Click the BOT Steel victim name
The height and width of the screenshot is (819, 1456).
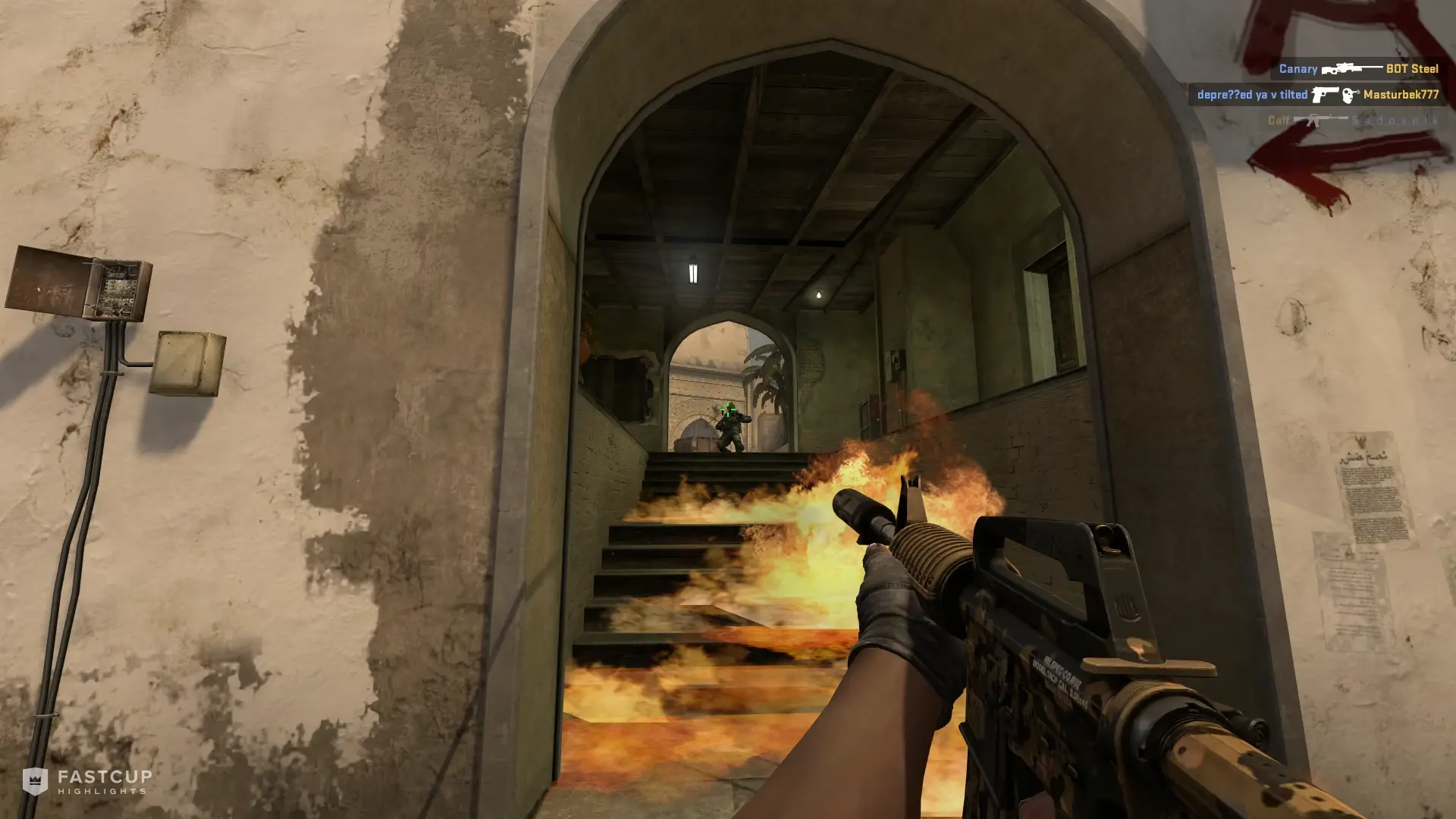tap(1412, 69)
